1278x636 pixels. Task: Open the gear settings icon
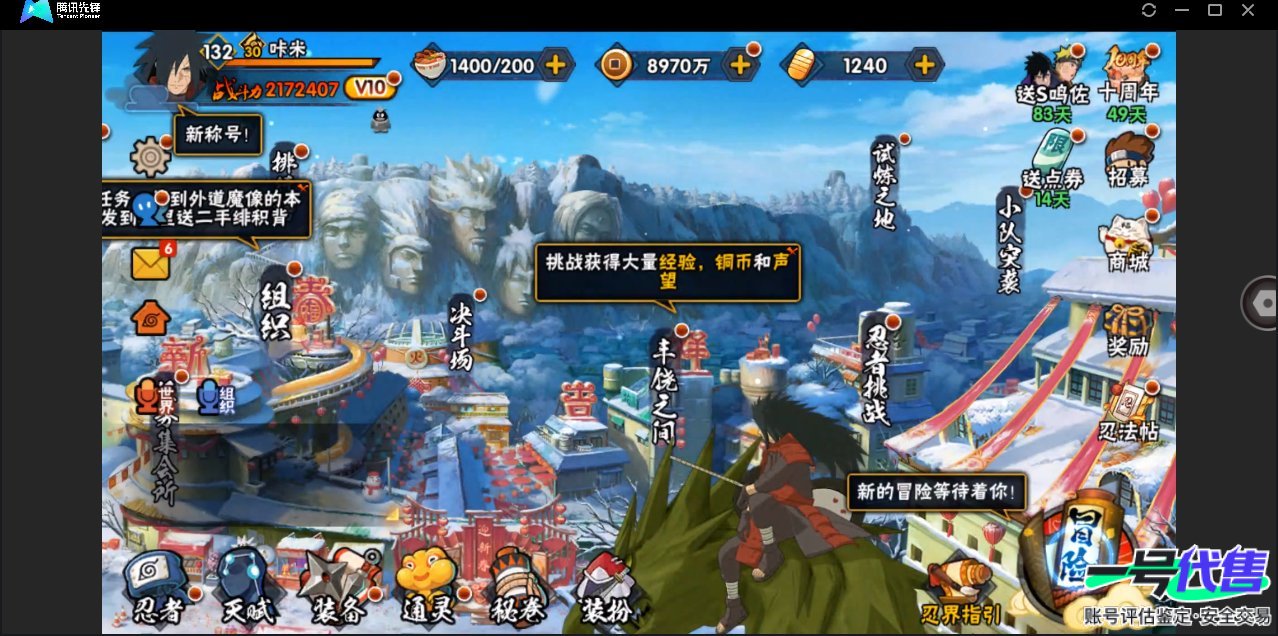click(x=151, y=157)
